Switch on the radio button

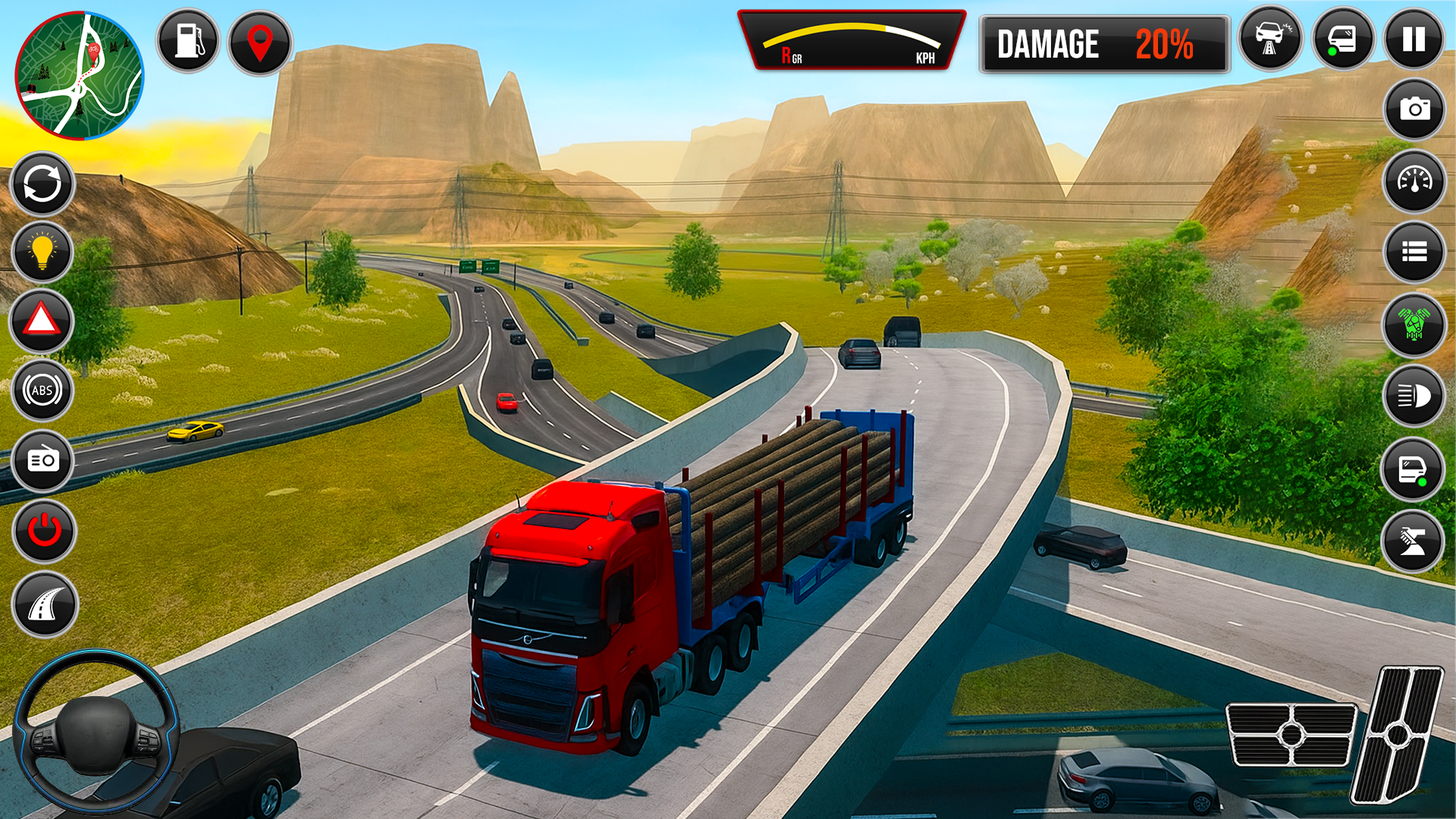point(43,460)
